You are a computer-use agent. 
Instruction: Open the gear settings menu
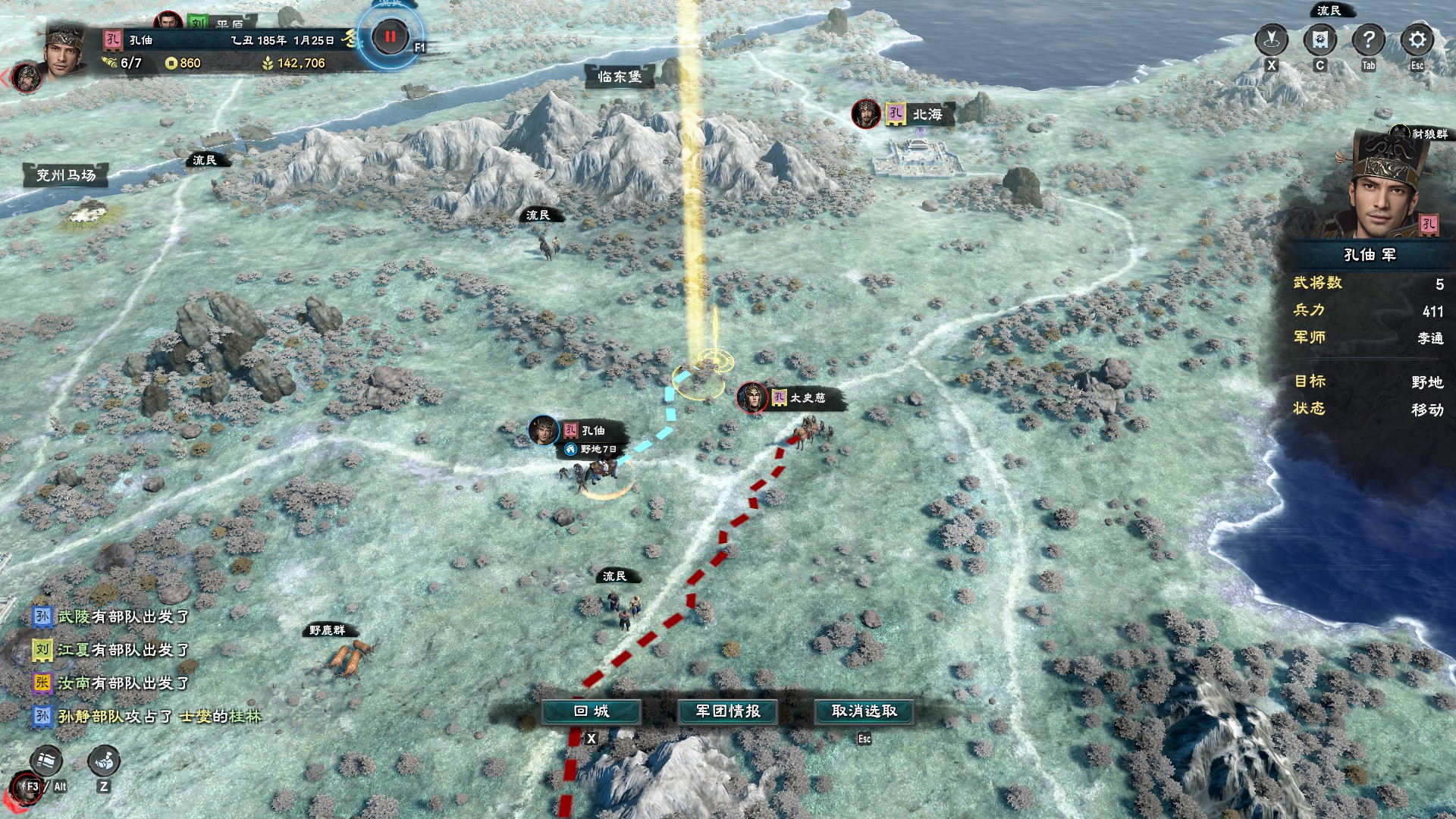[1417, 39]
